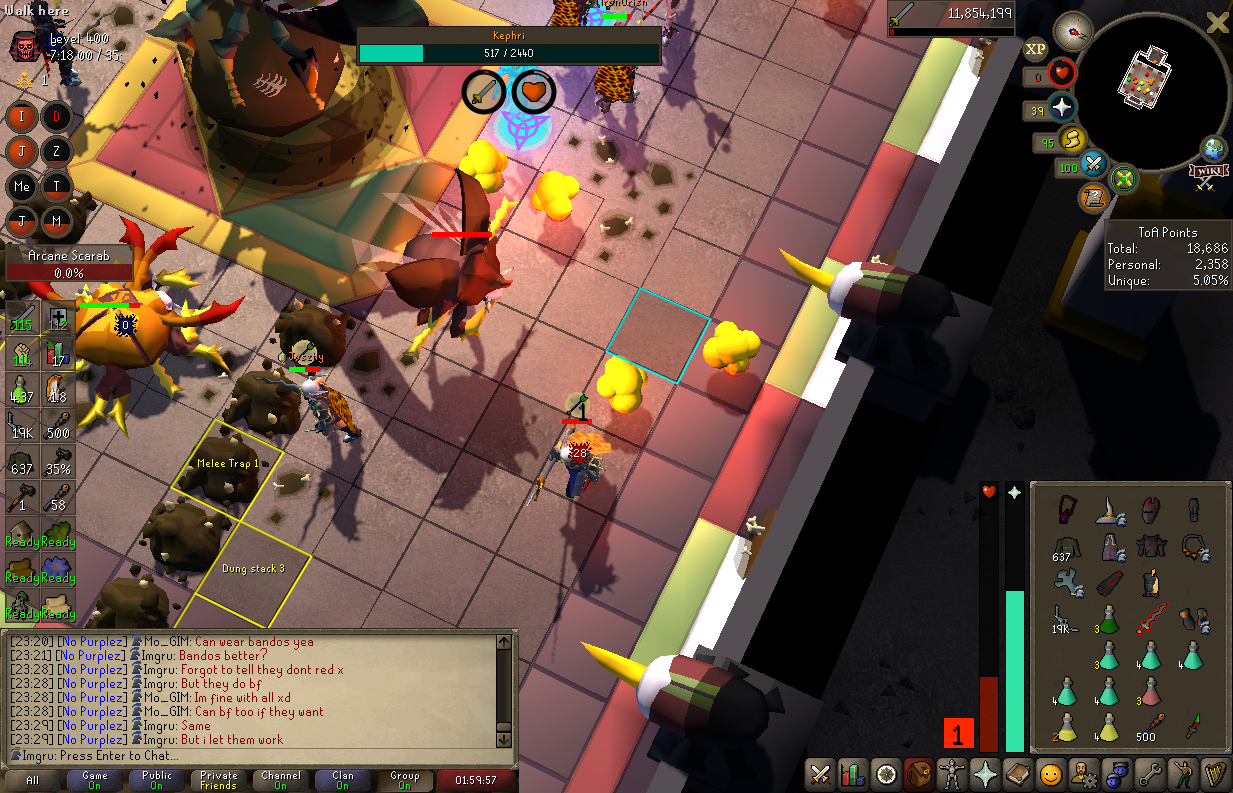Toggle the Quick Prayers orb
Image resolution: width=1233 pixels, height=793 pixels.
[x=1062, y=108]
